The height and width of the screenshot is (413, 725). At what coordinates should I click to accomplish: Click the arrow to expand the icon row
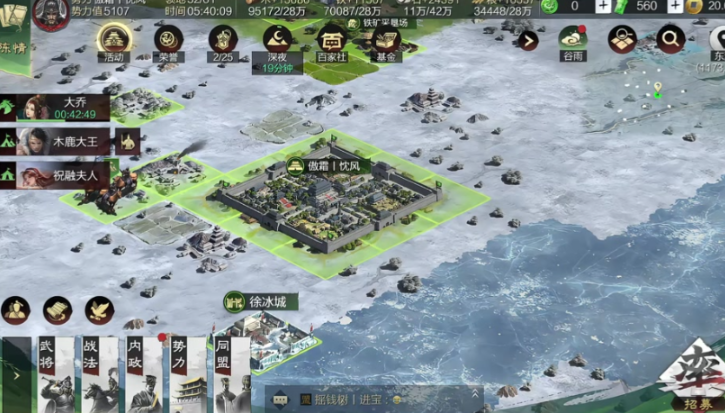tap(528, 41)
